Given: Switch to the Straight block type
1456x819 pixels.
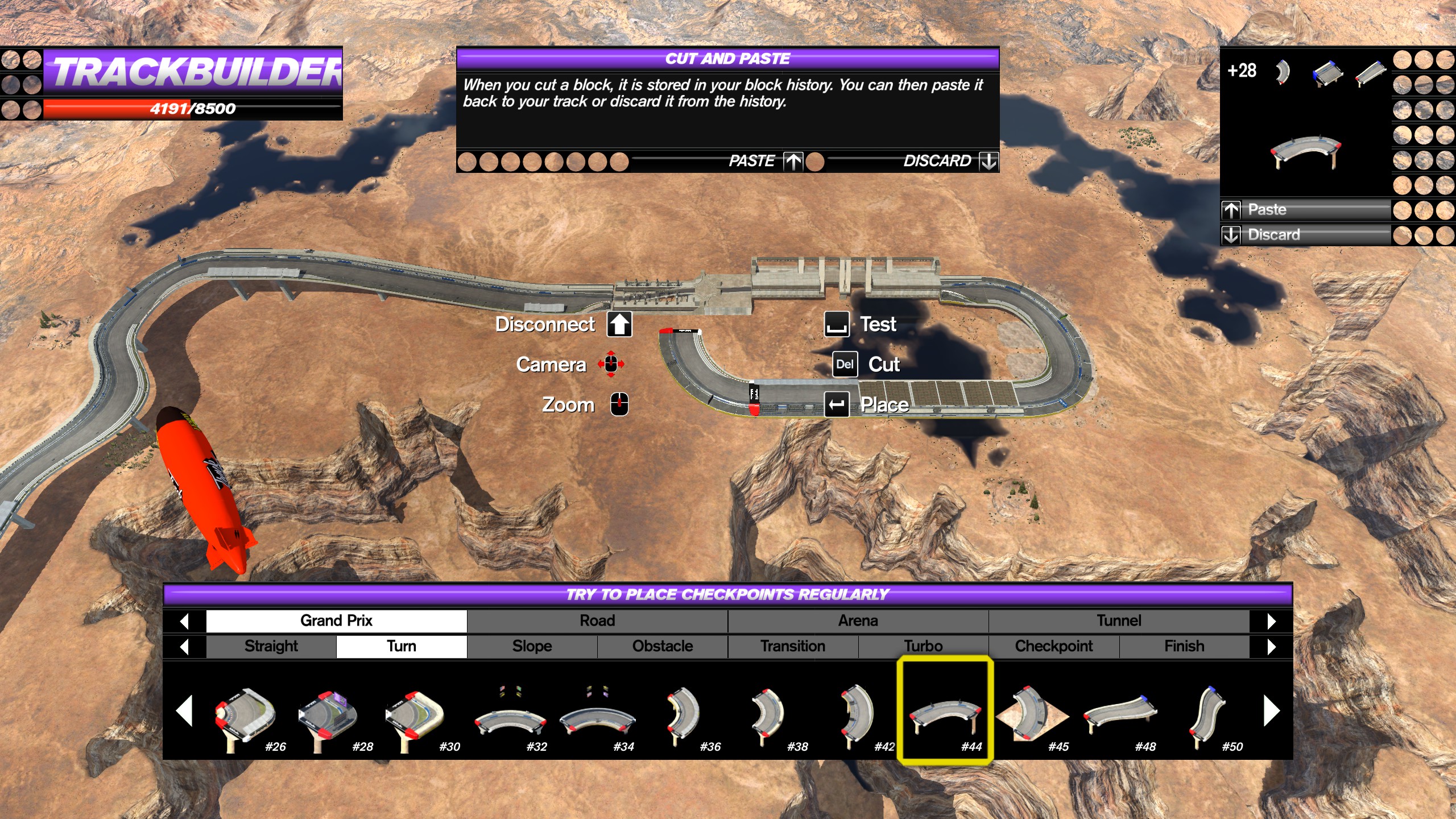Looking at the screenshot, I should tap(271, 646).
